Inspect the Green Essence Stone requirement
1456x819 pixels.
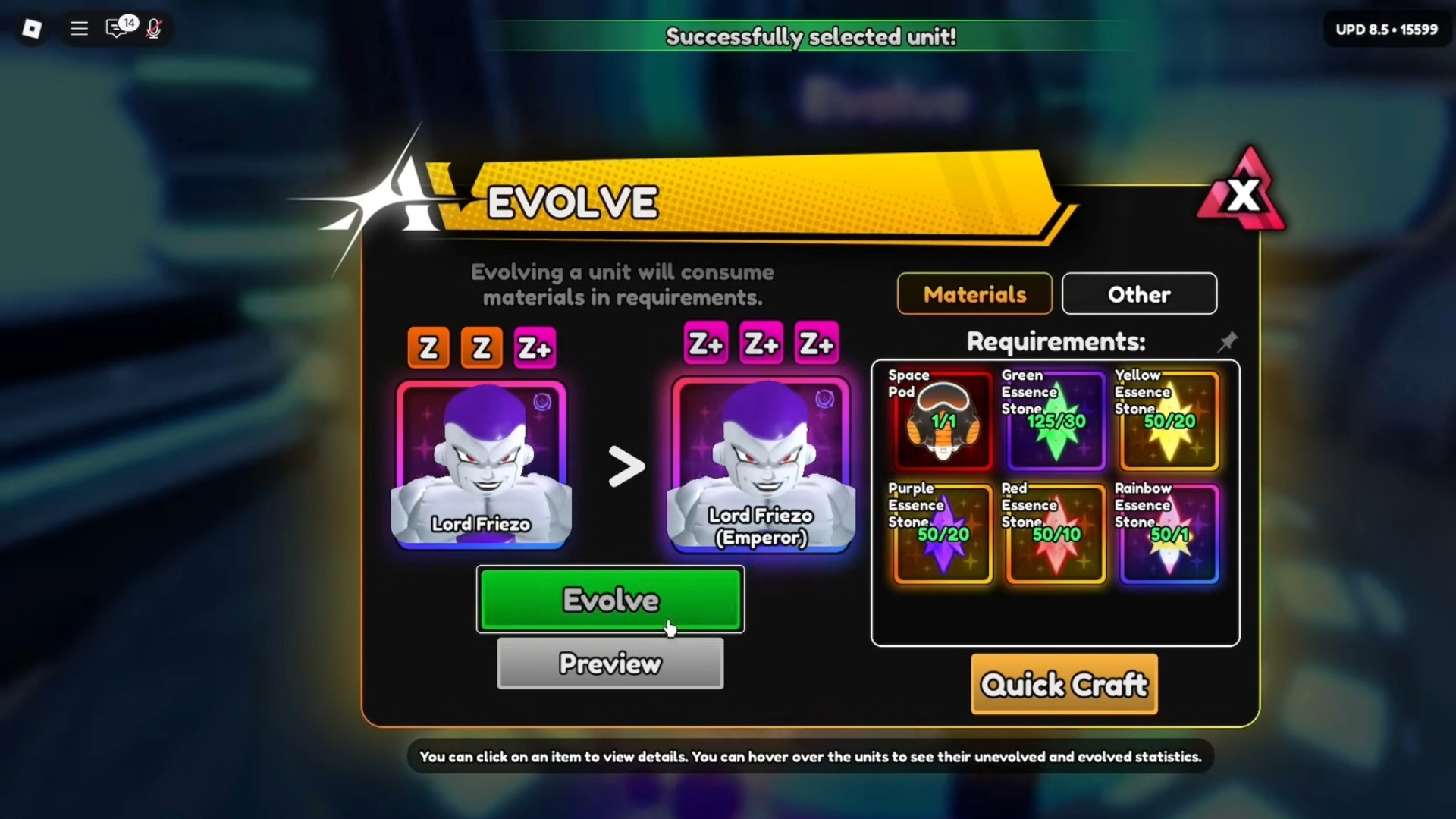tap(1054, 421)
